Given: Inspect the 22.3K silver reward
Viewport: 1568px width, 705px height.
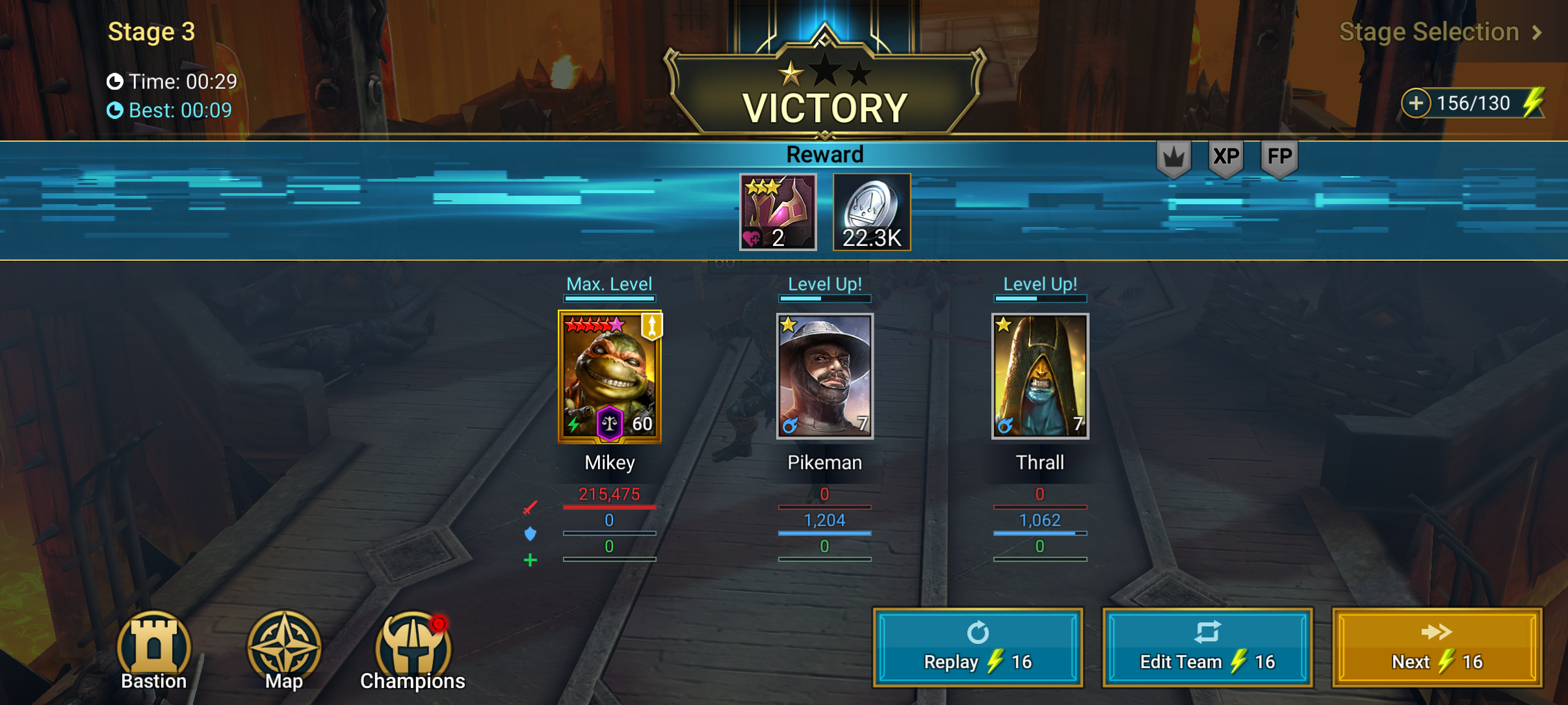Looking at the screenshot, I should (872, 212).
